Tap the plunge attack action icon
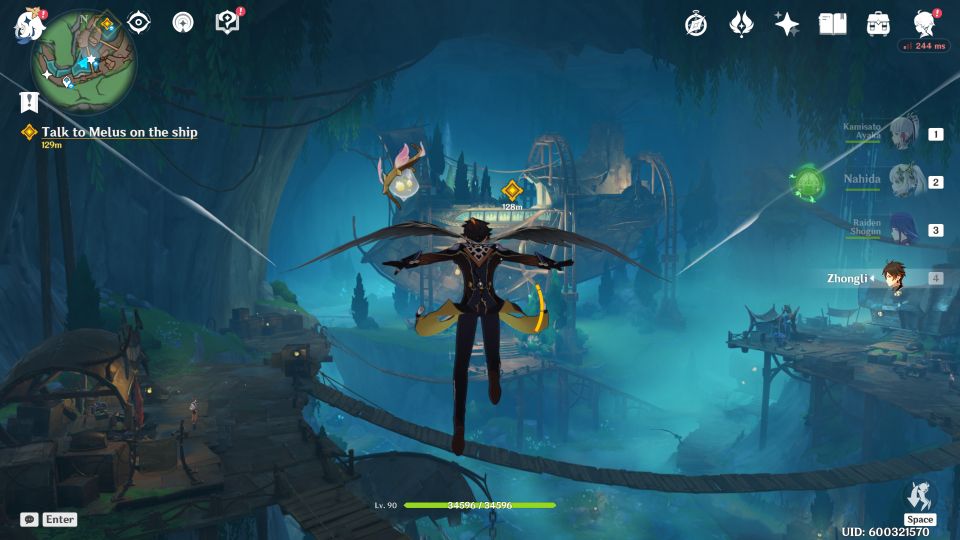 [x=919, y=497]
